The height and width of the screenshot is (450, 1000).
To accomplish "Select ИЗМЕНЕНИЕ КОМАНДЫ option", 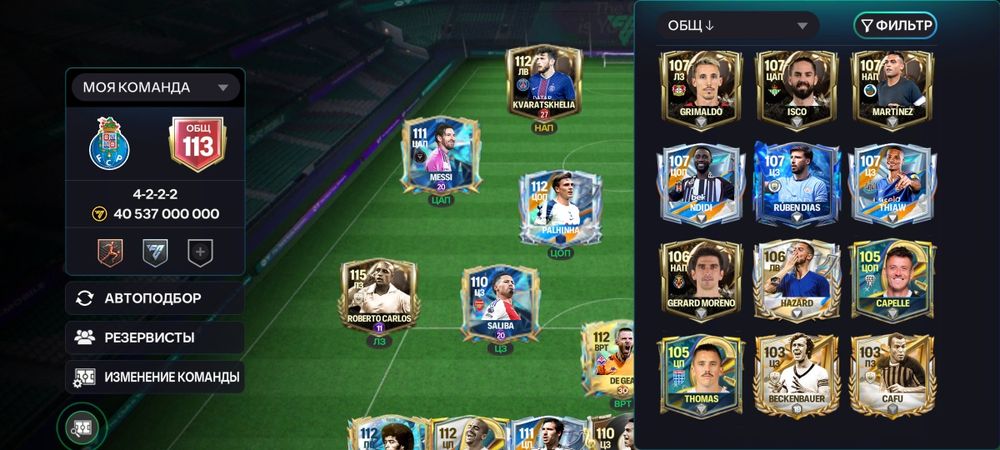I will click(x=155, y=377).
